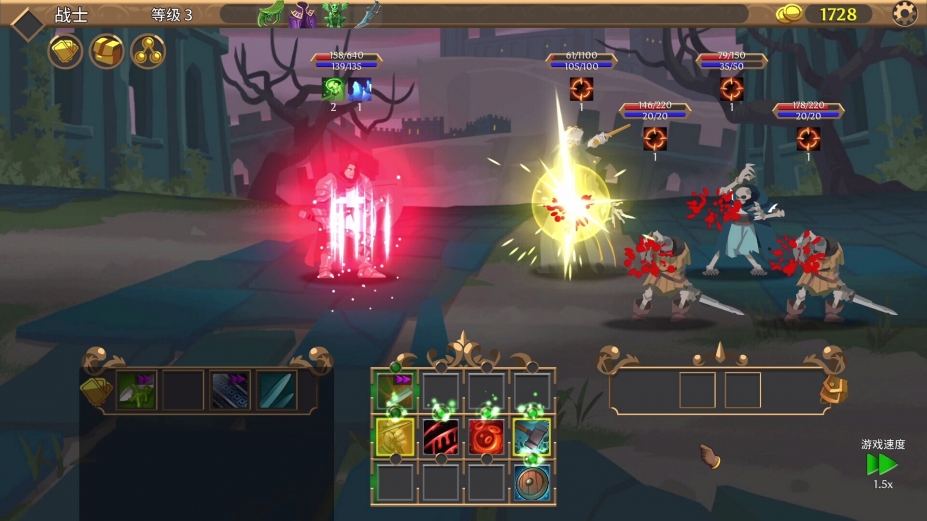This screenshot has width=927, height=521.
Task: Select the green sword strike skill
Action: point(394,392)
